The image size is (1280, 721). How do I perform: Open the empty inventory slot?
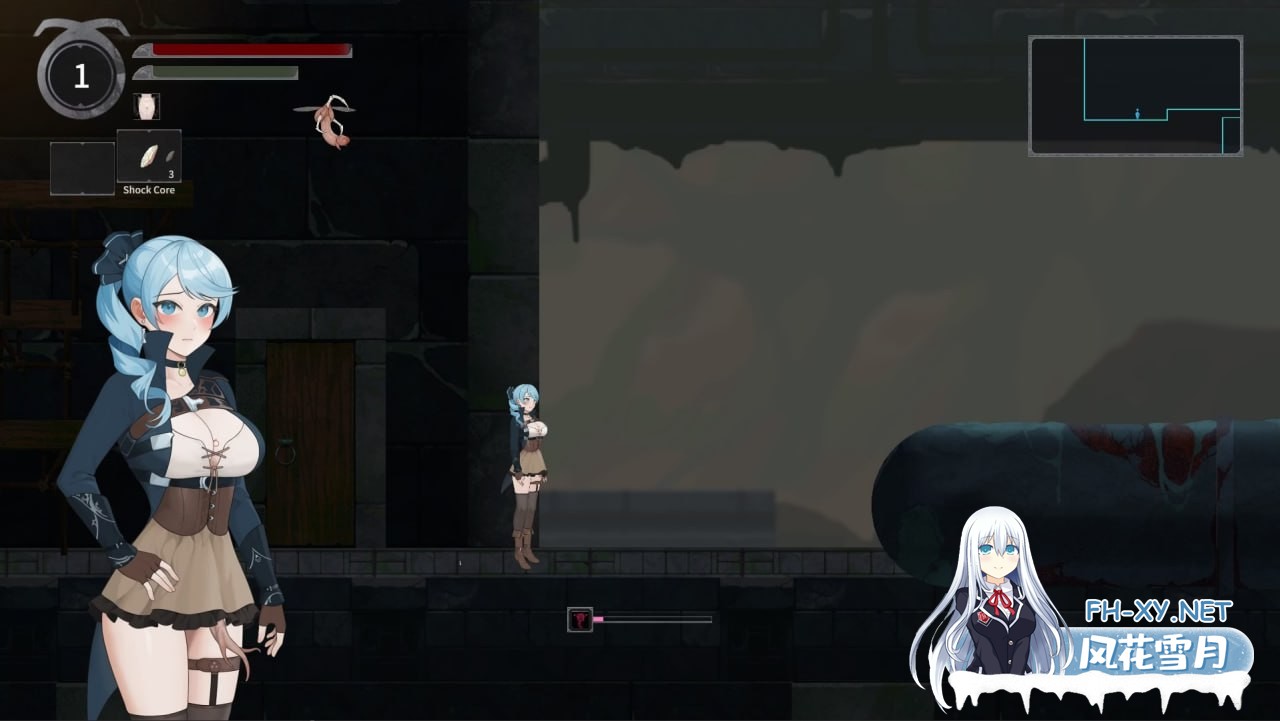81,167
